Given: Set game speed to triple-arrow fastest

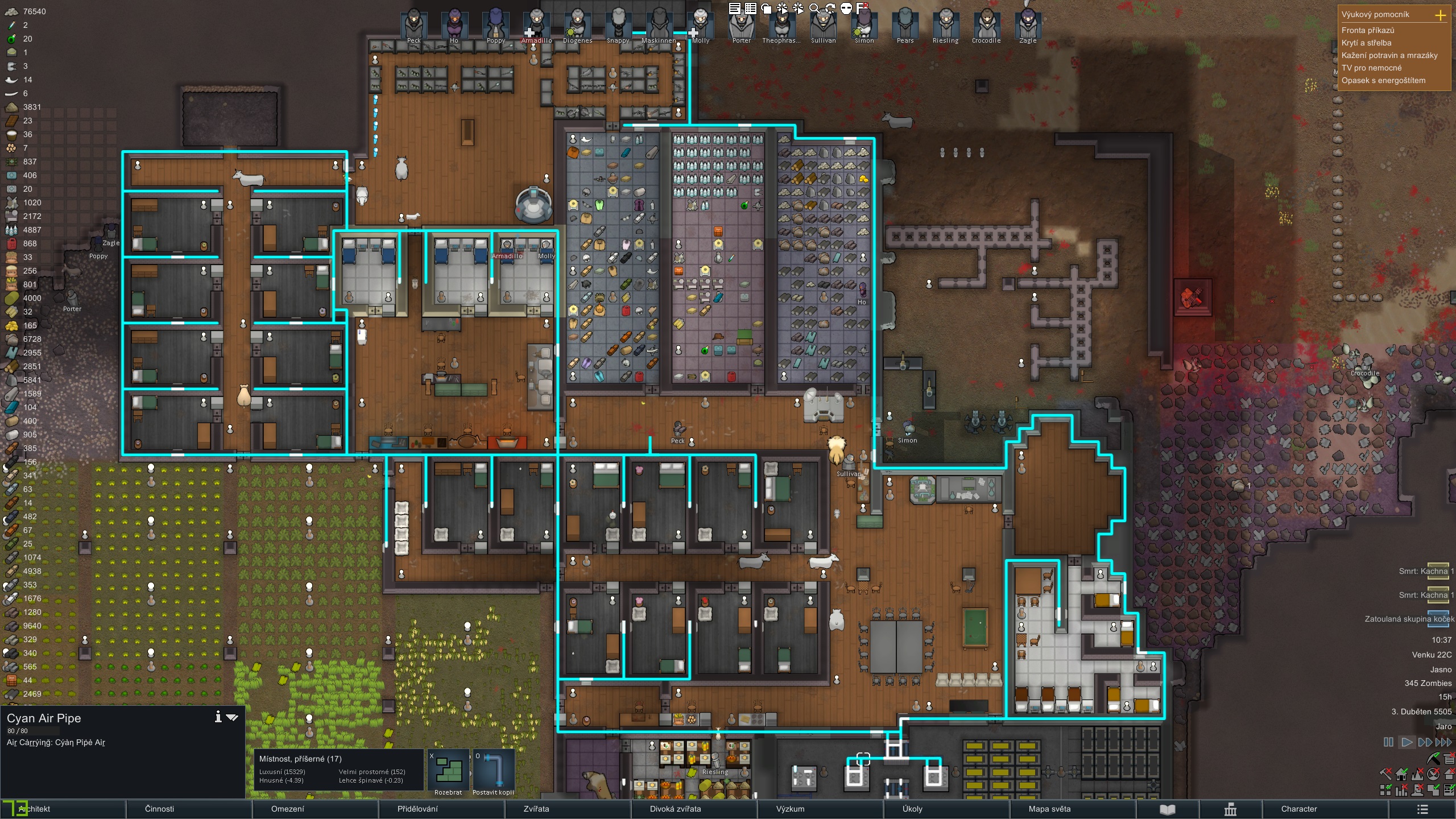Looking at the screenshot, I should 1443,742.
